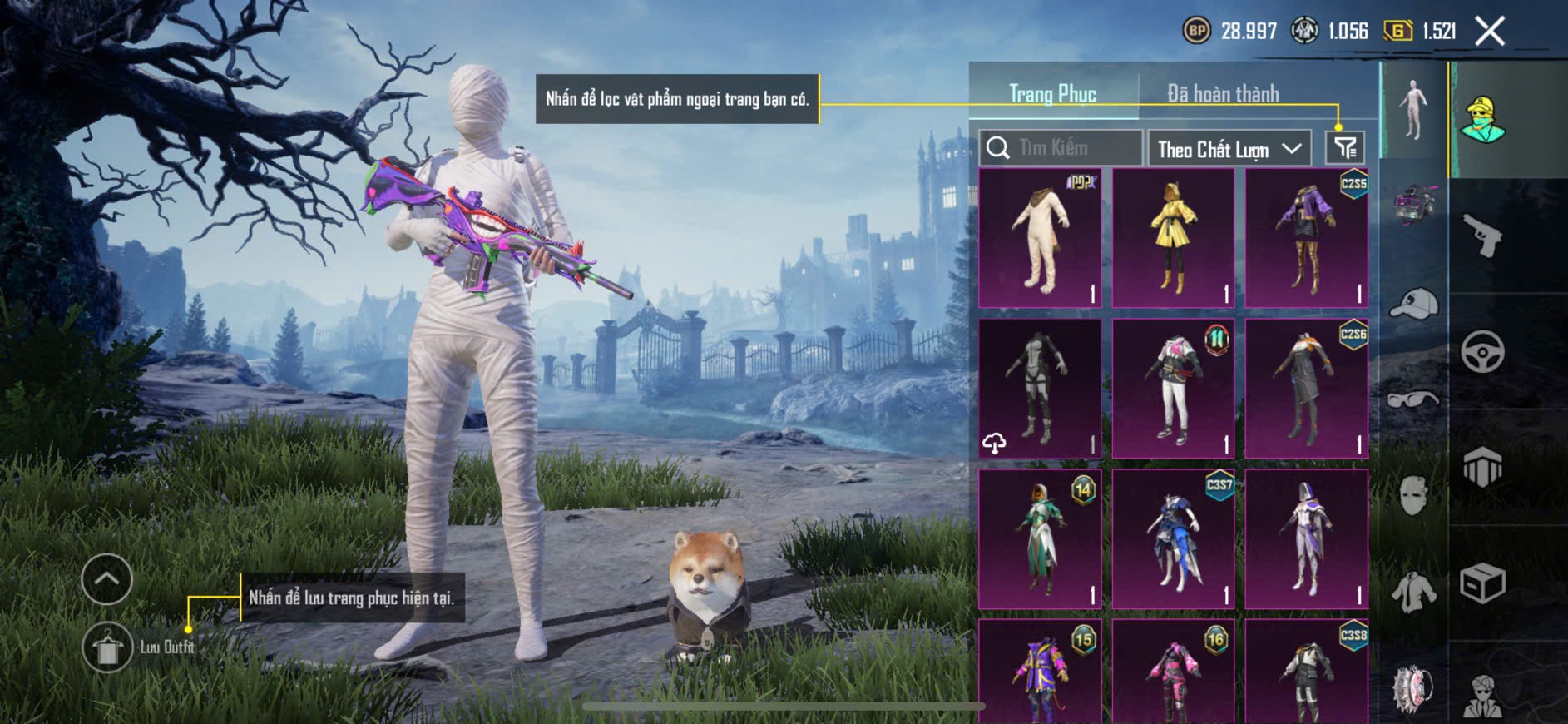Select the purple C2S5 outfit
The image size is (1568, 724).
1306,238
